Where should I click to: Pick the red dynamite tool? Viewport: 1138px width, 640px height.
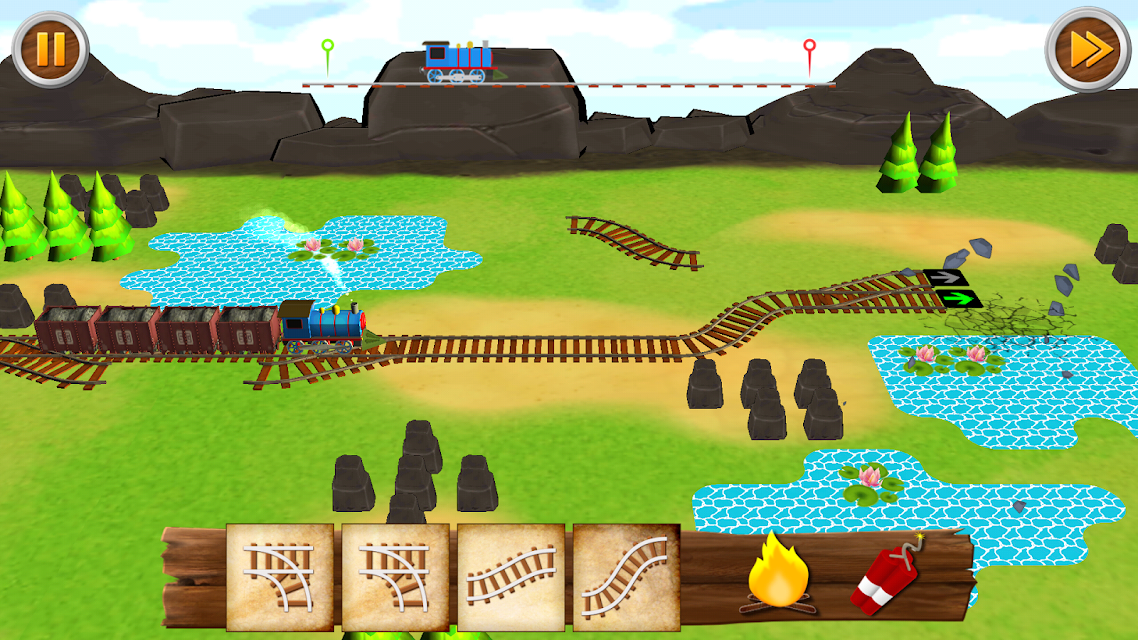[x=887, y=579]
